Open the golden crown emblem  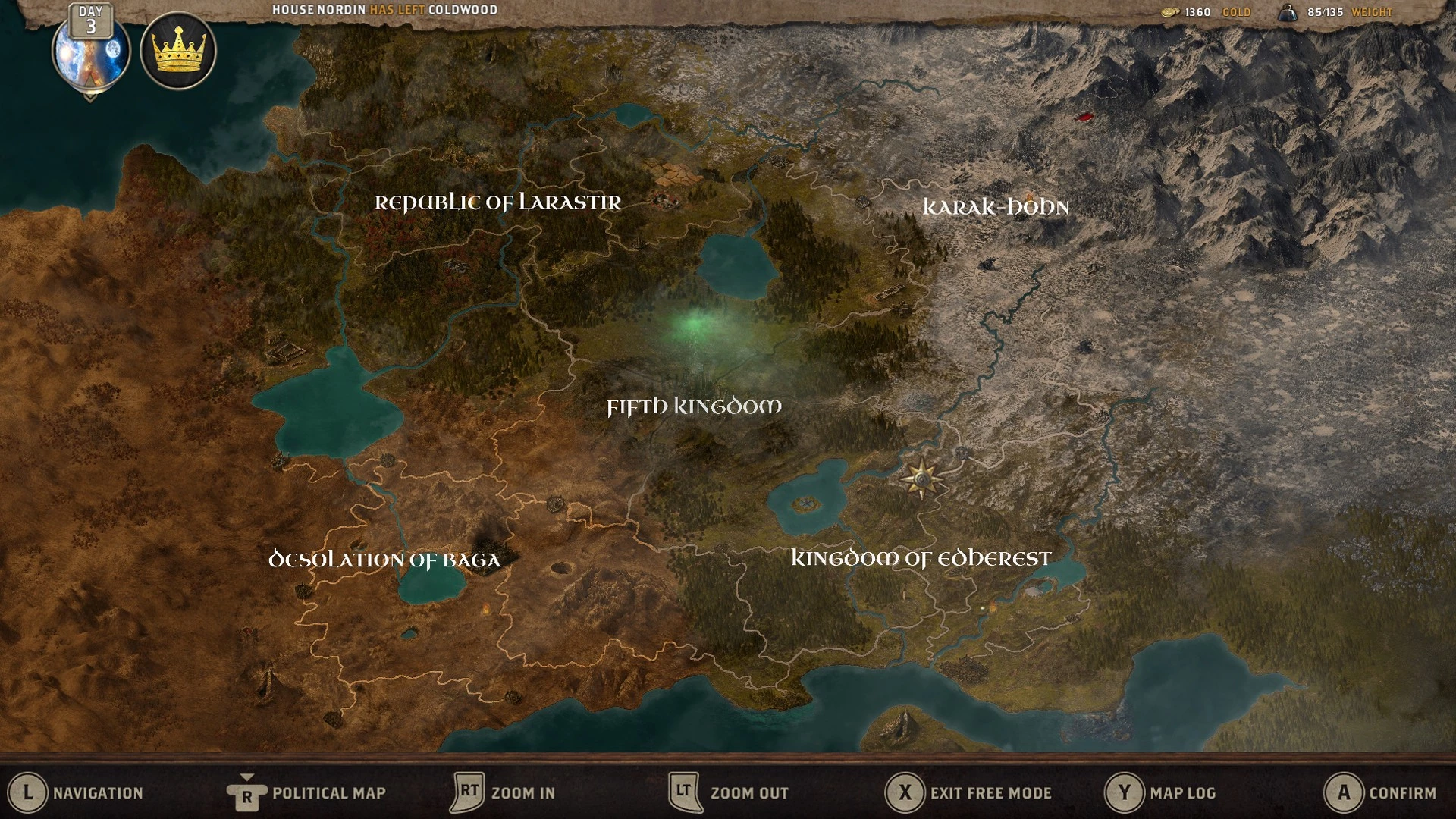(179, 51)
